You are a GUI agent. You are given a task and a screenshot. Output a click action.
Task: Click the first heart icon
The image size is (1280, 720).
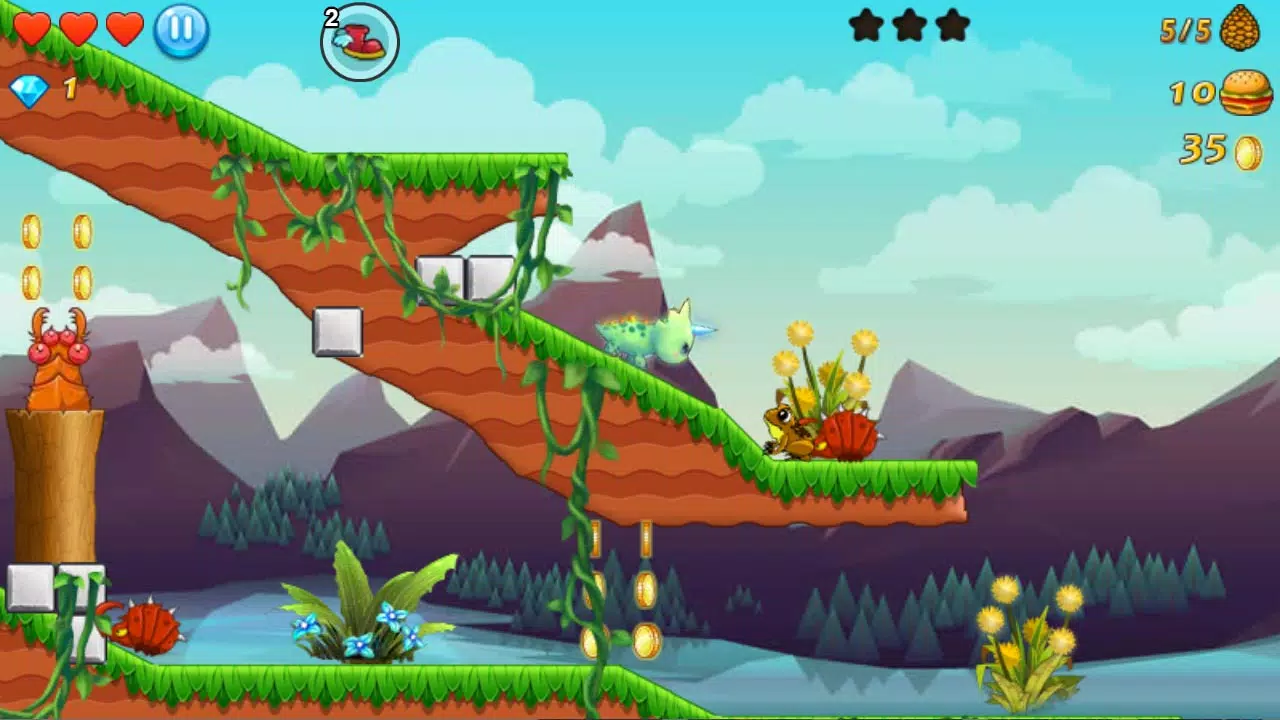[33, 29]
